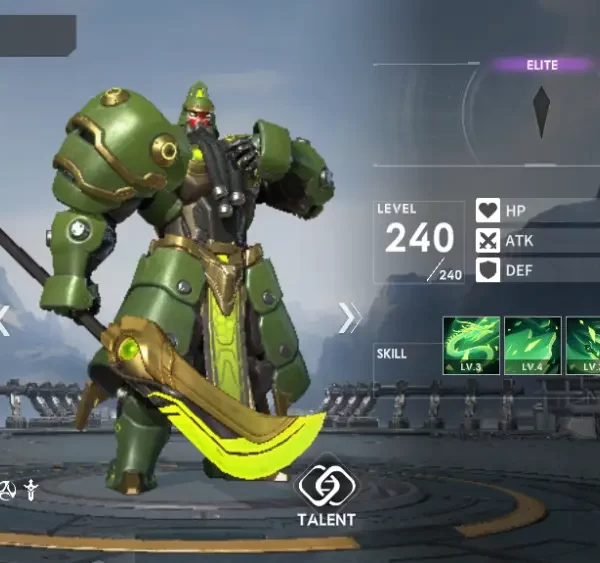Click the purple ELITE badge
600x563 pixels.
click(x=542, y=65)
